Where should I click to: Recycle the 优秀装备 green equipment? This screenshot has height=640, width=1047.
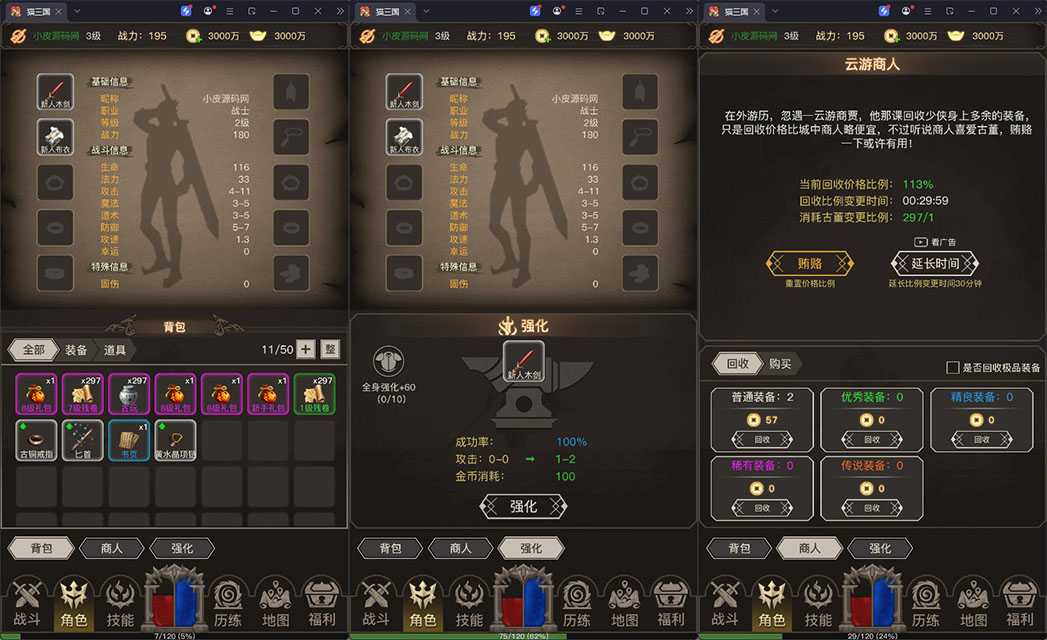872,438
